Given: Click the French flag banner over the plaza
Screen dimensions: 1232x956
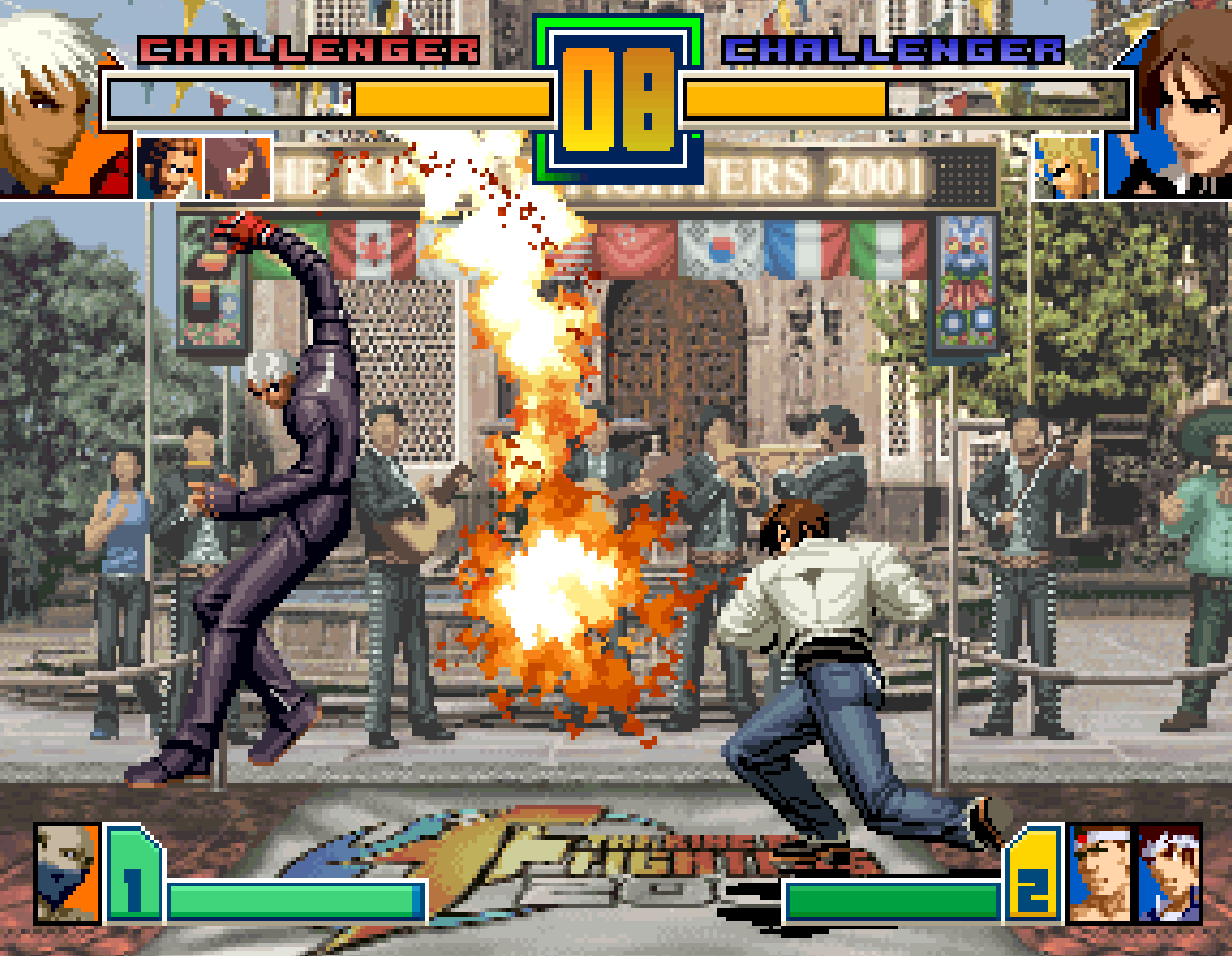Looking at the screenshot, I should 806,253.
